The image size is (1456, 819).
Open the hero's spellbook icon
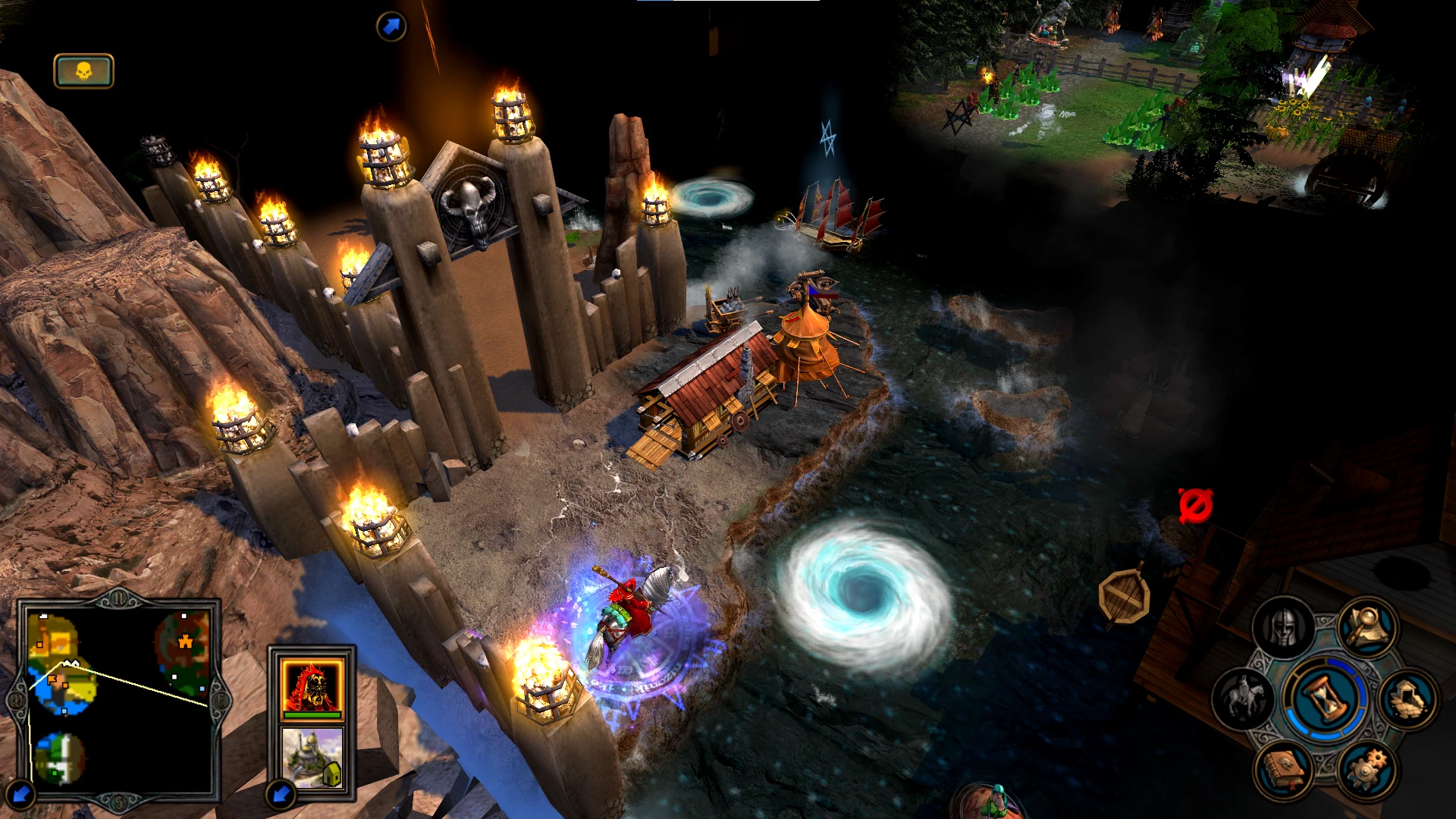pyautogui.click(x=1284, y=770)
